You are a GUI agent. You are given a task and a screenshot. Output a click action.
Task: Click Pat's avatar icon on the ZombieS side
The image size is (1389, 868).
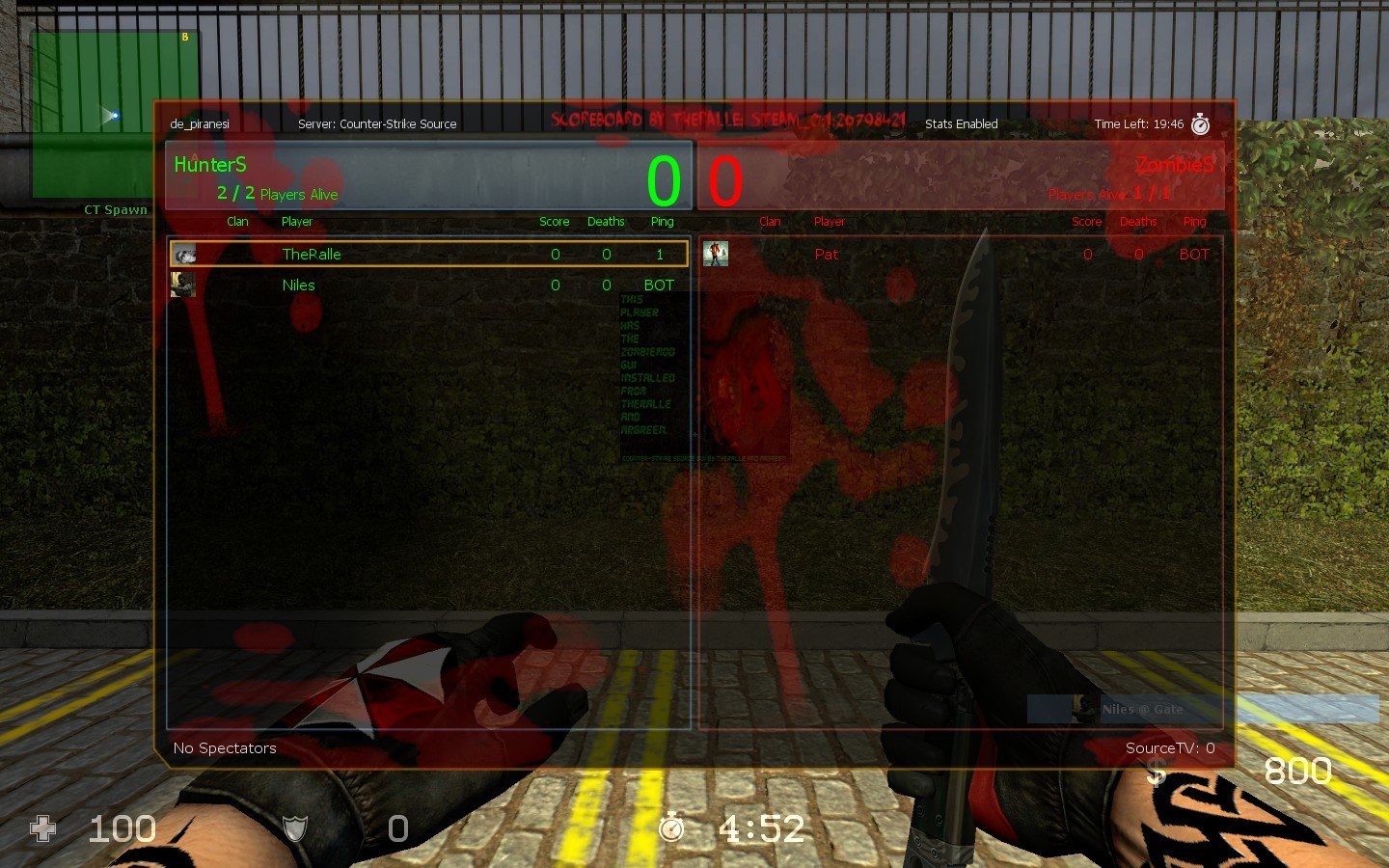point(715,254)
